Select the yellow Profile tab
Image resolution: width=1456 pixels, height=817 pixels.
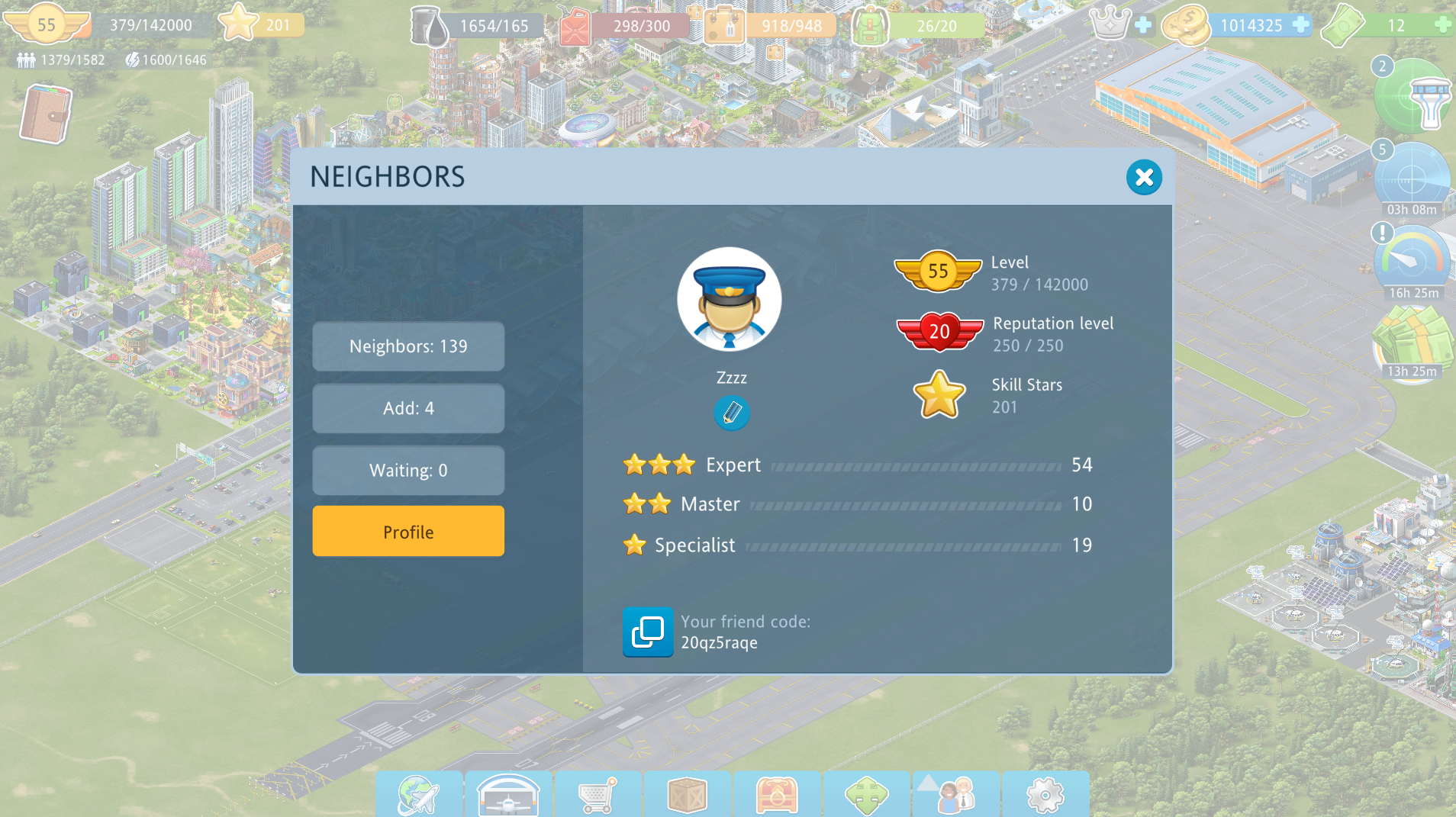coord(408,532)
